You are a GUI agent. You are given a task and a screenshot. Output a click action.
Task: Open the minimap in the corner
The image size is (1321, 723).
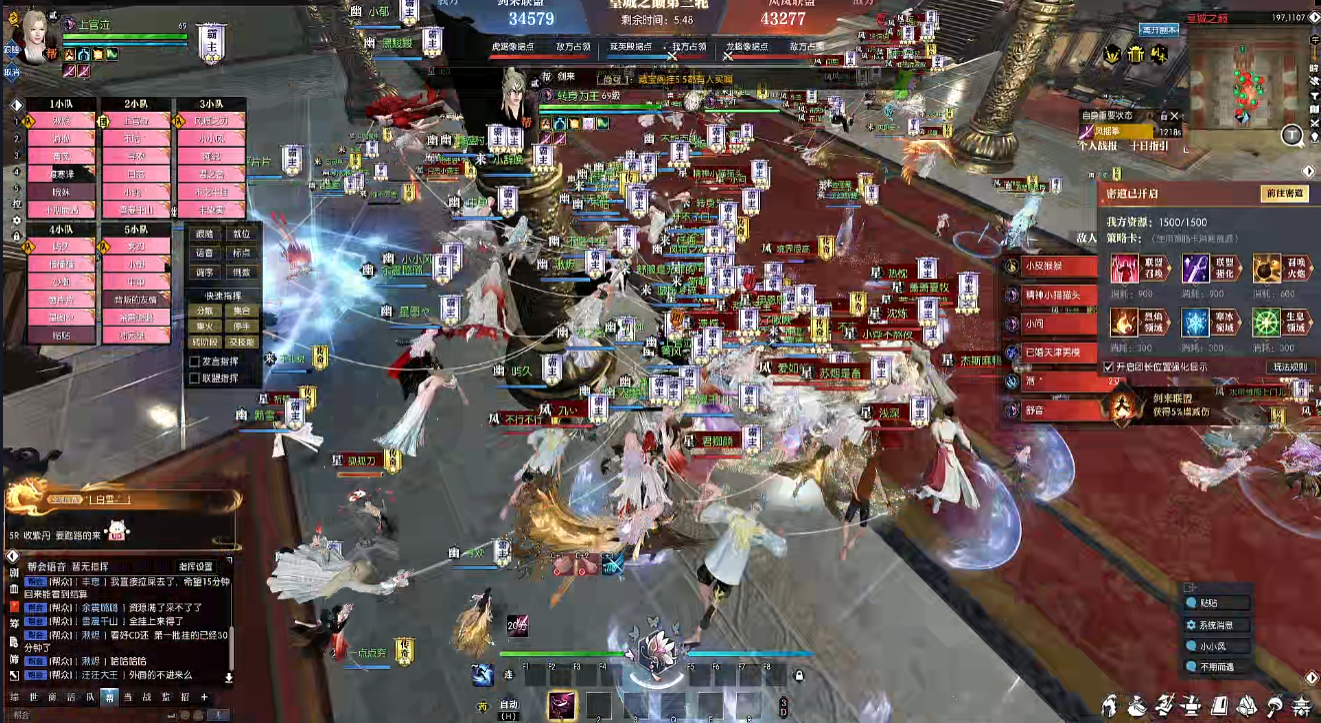tap(1248, 78)
